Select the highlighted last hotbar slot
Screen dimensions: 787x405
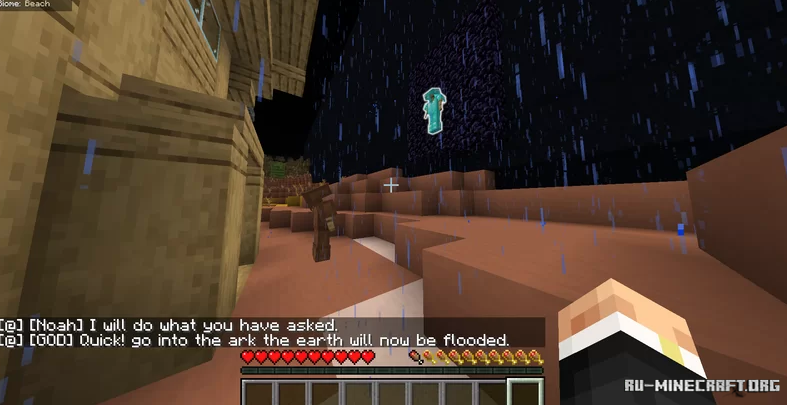click(x=526, y=393)
